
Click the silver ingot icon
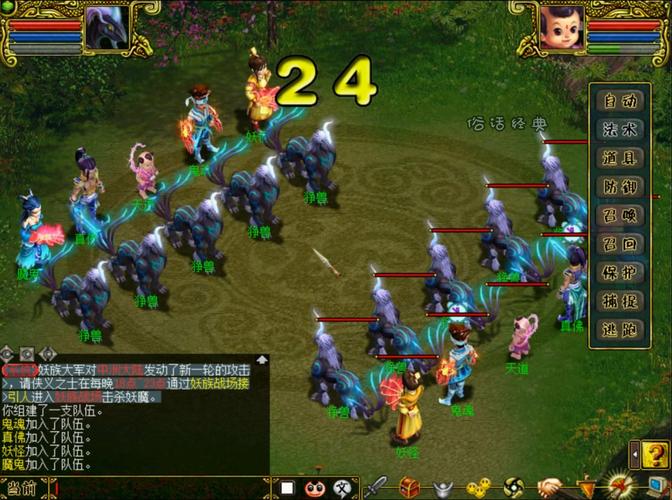click(x=444, y=488)
